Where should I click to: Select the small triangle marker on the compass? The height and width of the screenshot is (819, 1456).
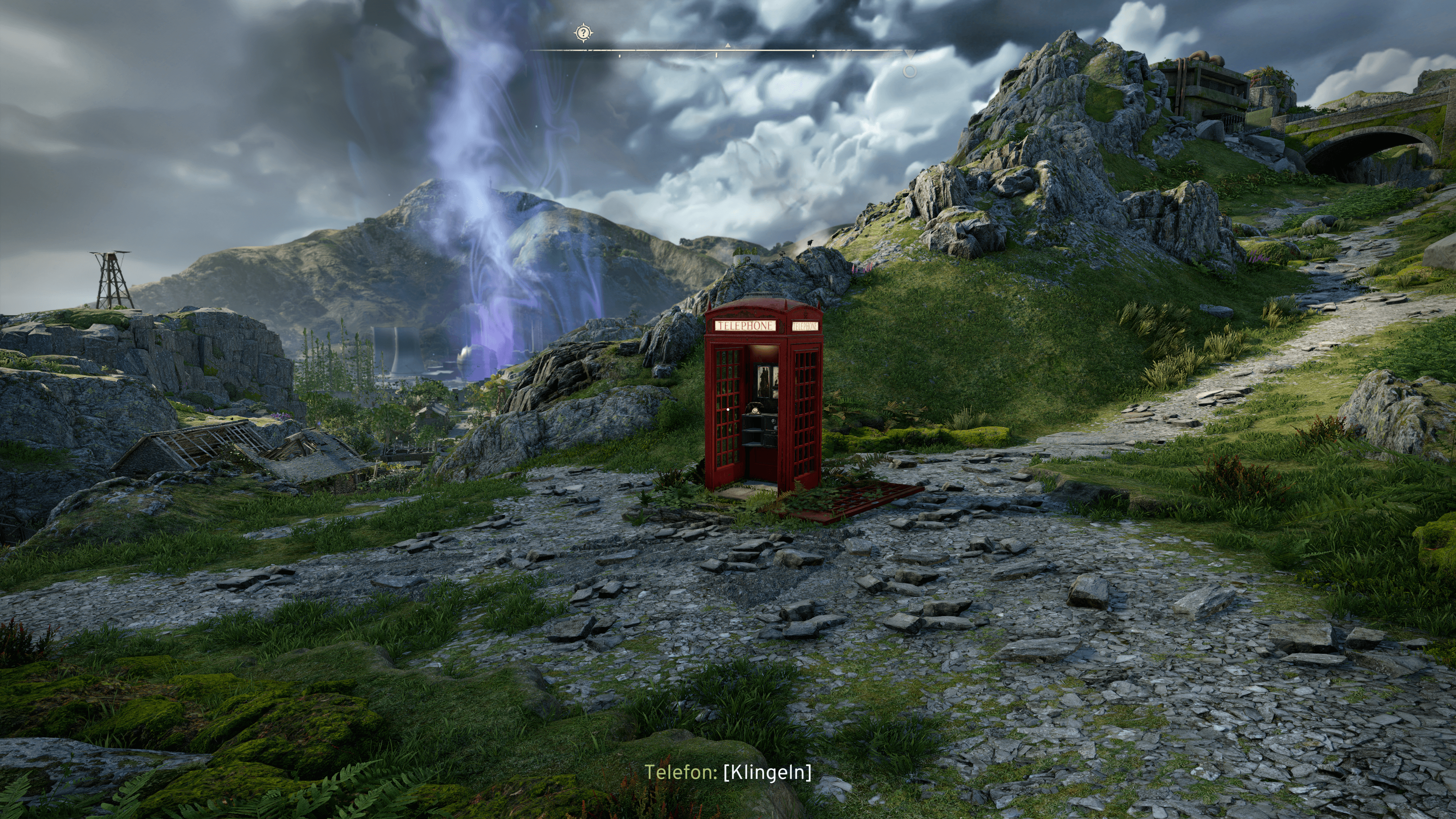click(728, 45)
